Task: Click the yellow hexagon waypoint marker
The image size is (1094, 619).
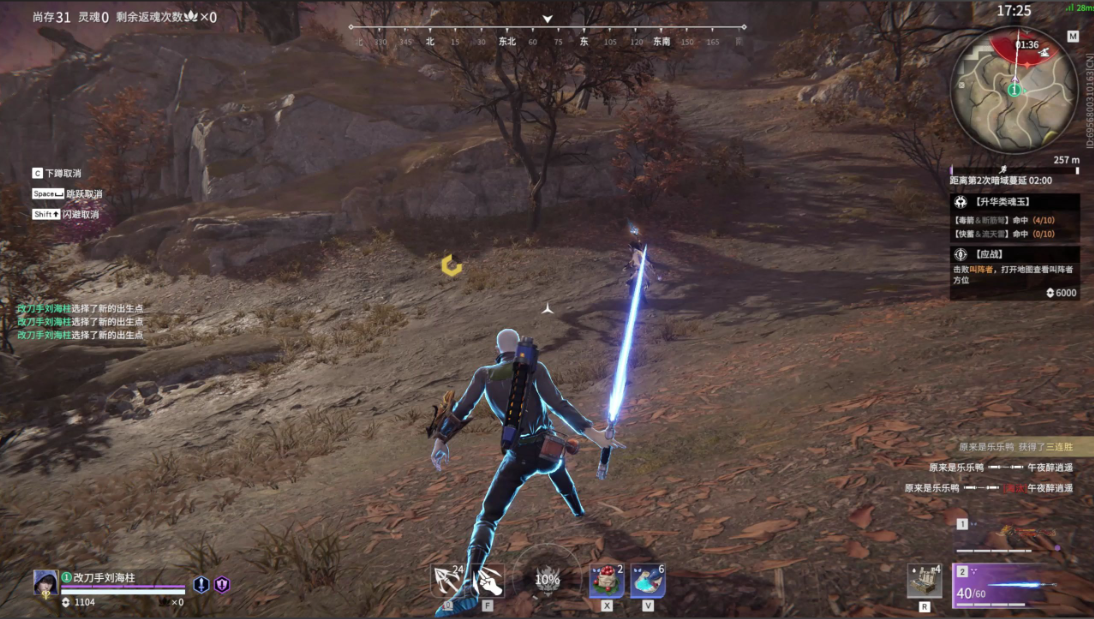Action: click(x=452, y=265)
